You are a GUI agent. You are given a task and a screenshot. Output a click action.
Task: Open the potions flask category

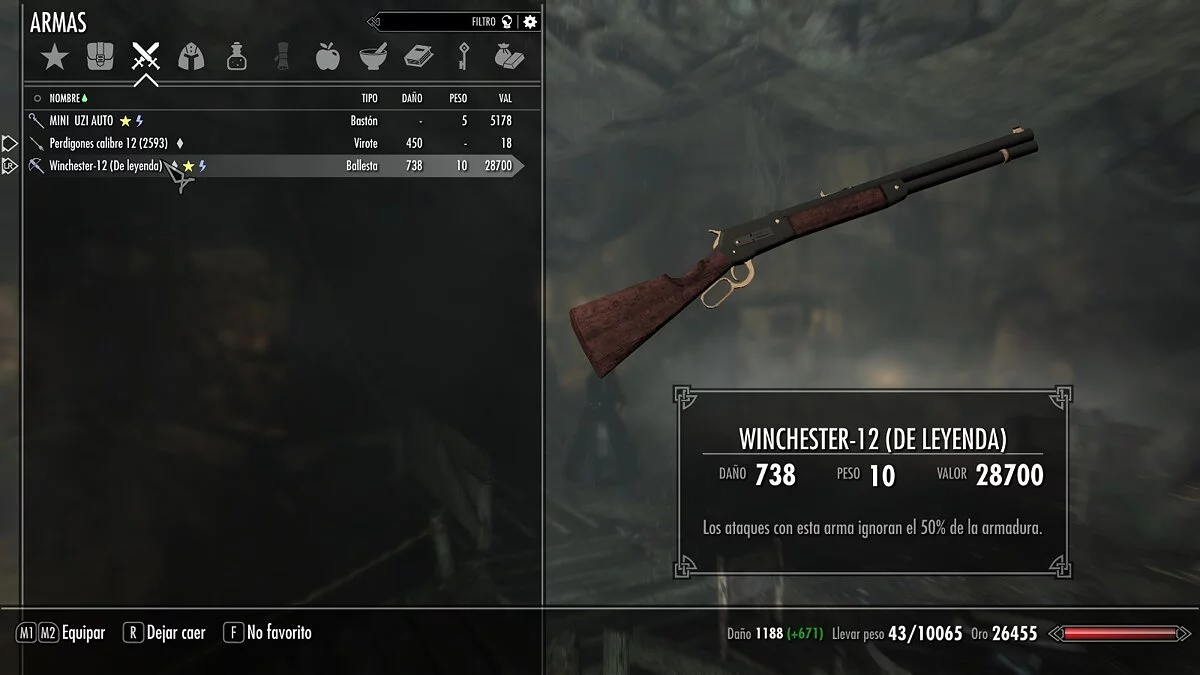click(237, 57)
